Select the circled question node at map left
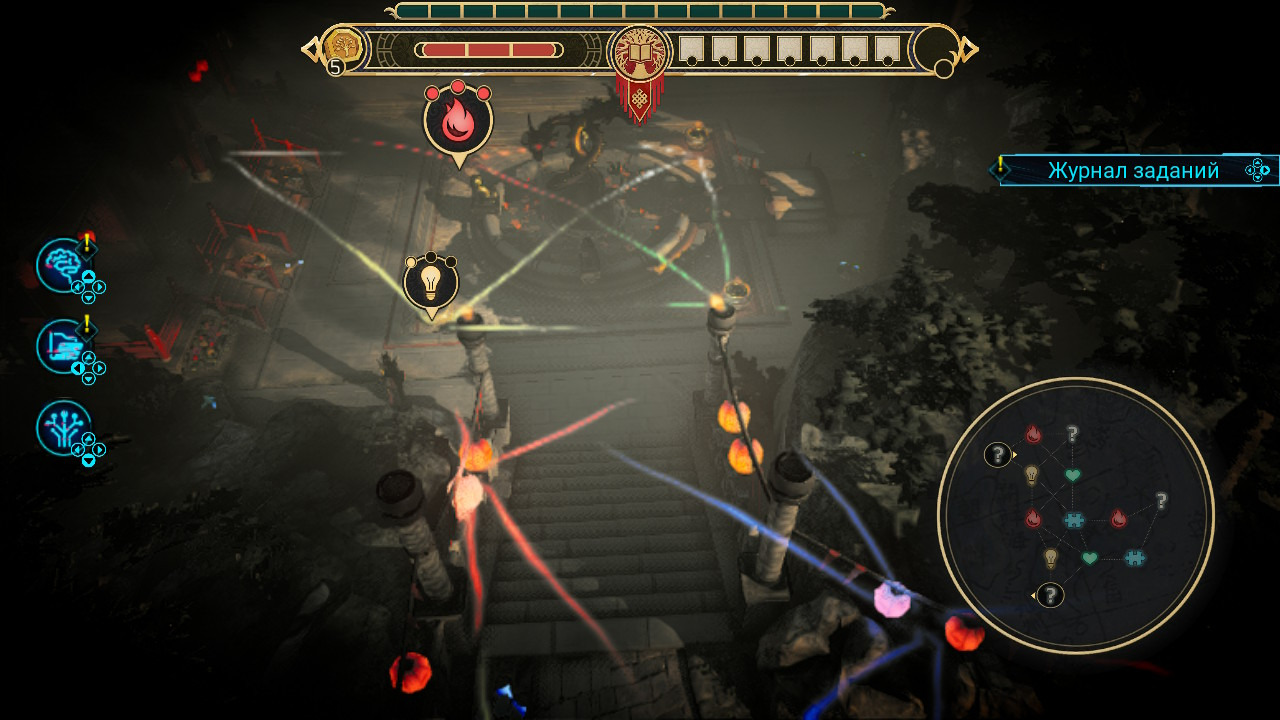 [997, 455]
